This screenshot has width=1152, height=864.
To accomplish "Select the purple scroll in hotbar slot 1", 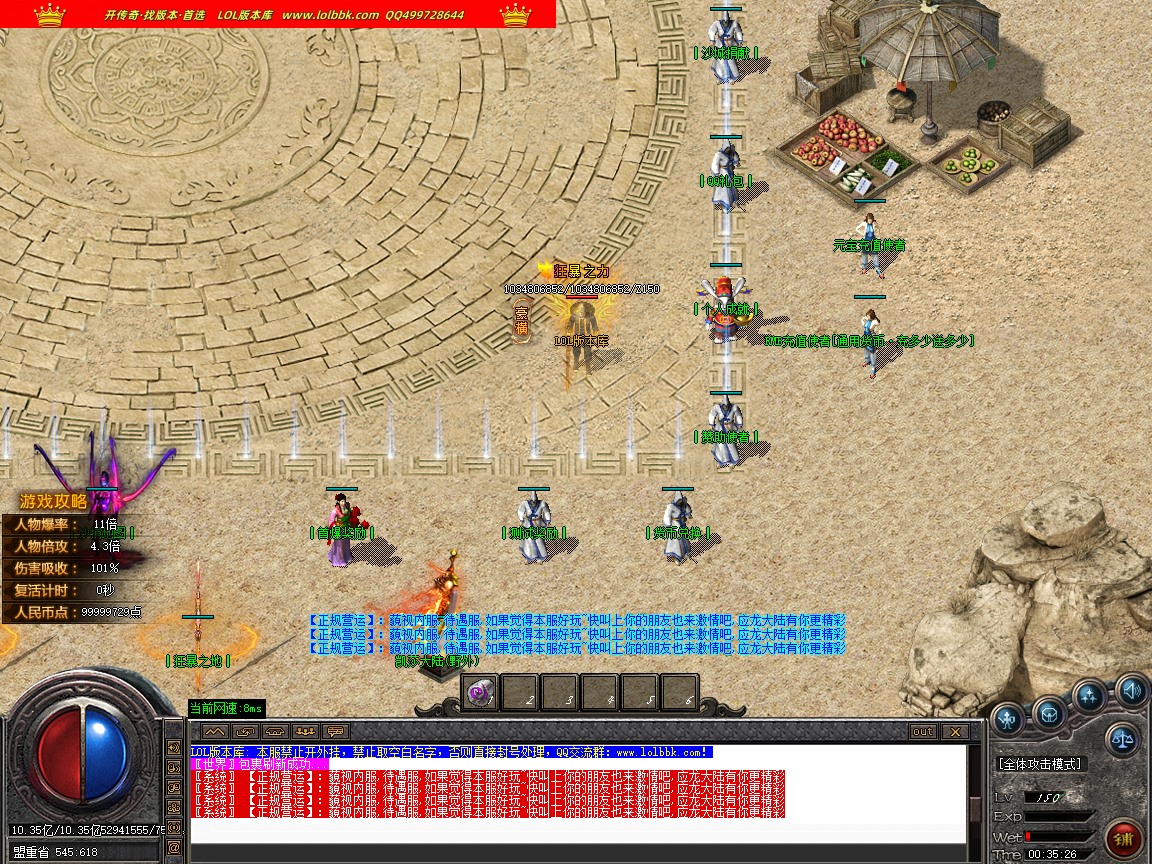I will (480, 692).
